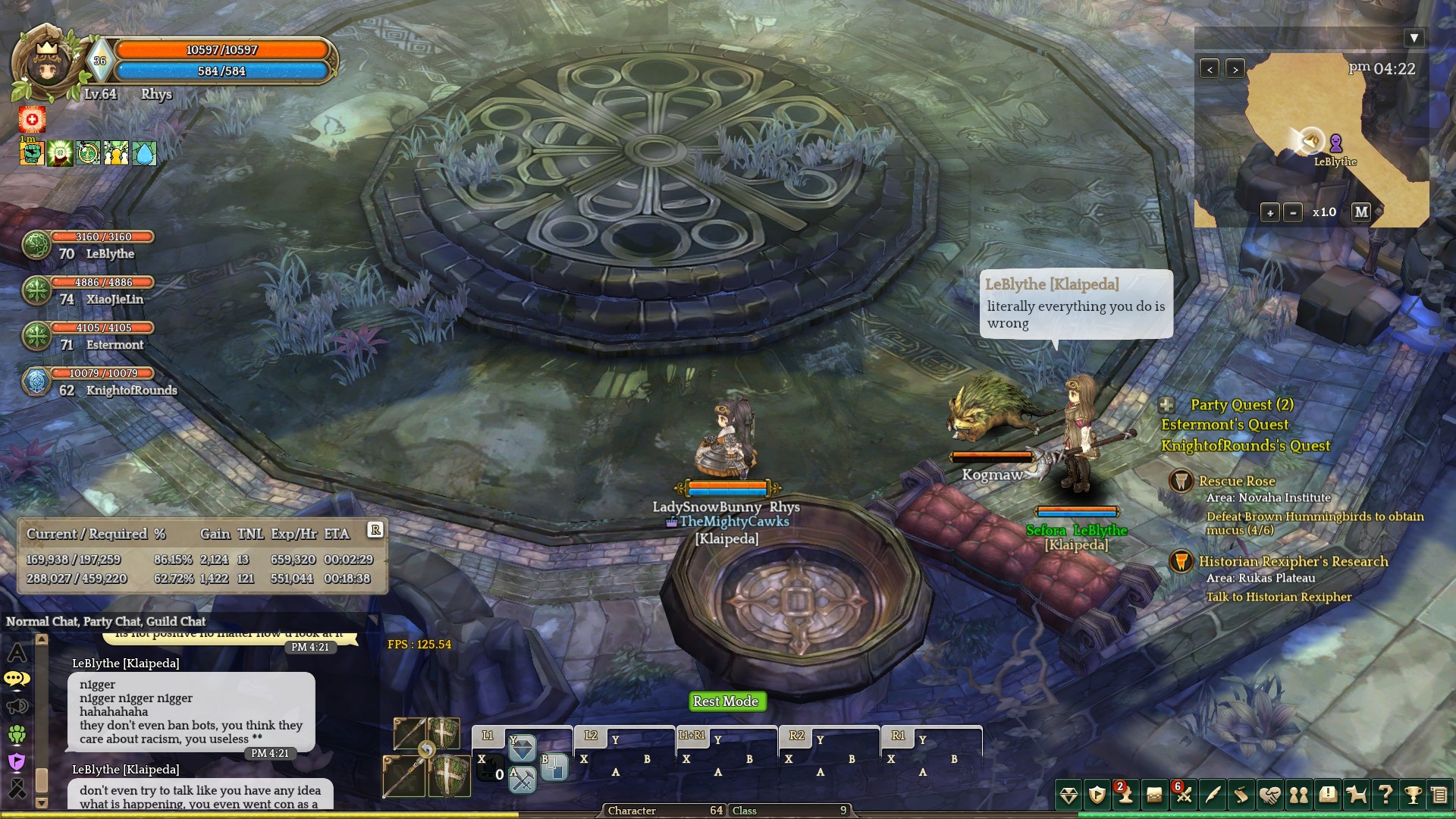
Task: Open the companion pet menu
Action: (1356, 795)
